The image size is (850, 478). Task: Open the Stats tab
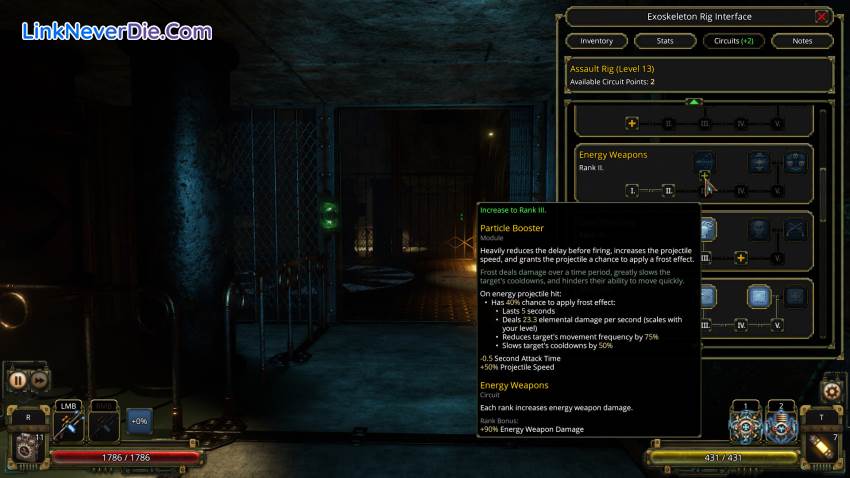[x=665, y=41]
